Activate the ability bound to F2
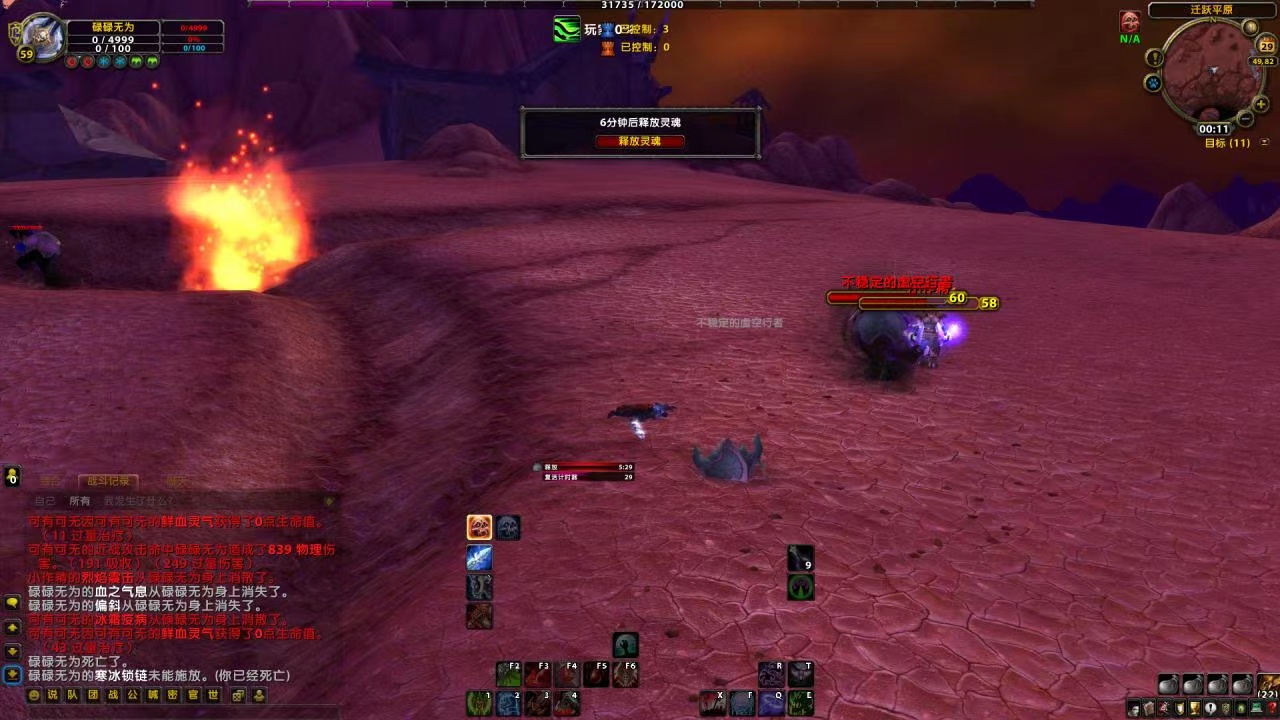This screenshot has width=1280, height=720. coord(509,675)
